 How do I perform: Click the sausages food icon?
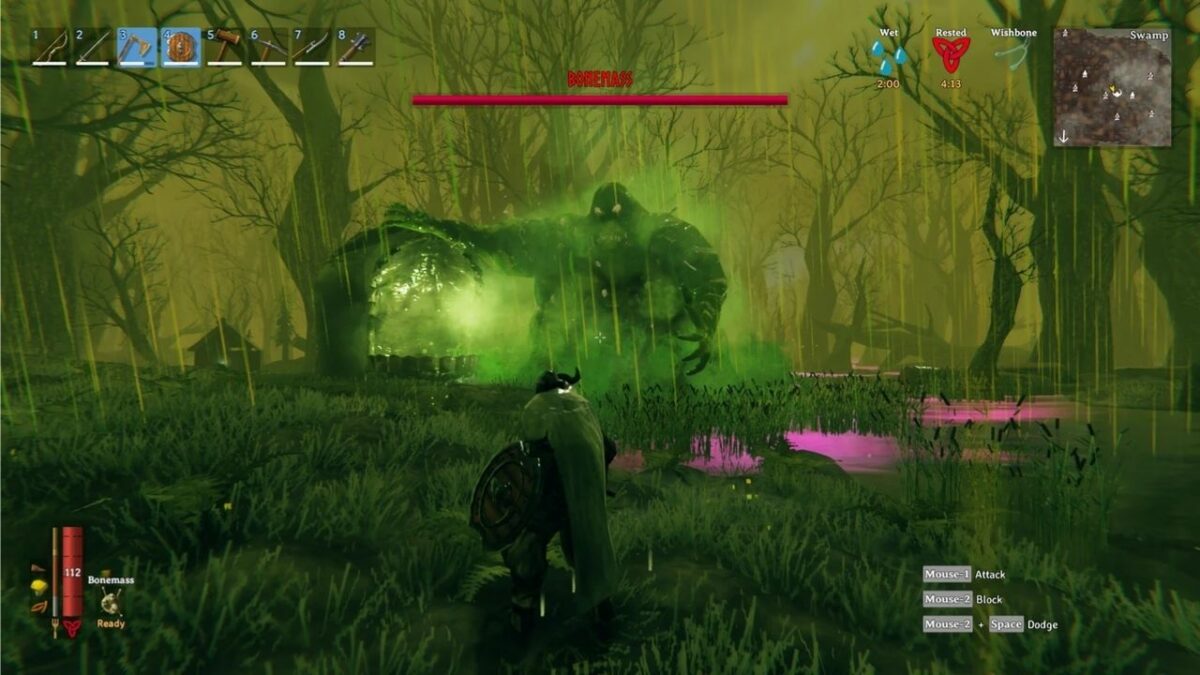39,607
